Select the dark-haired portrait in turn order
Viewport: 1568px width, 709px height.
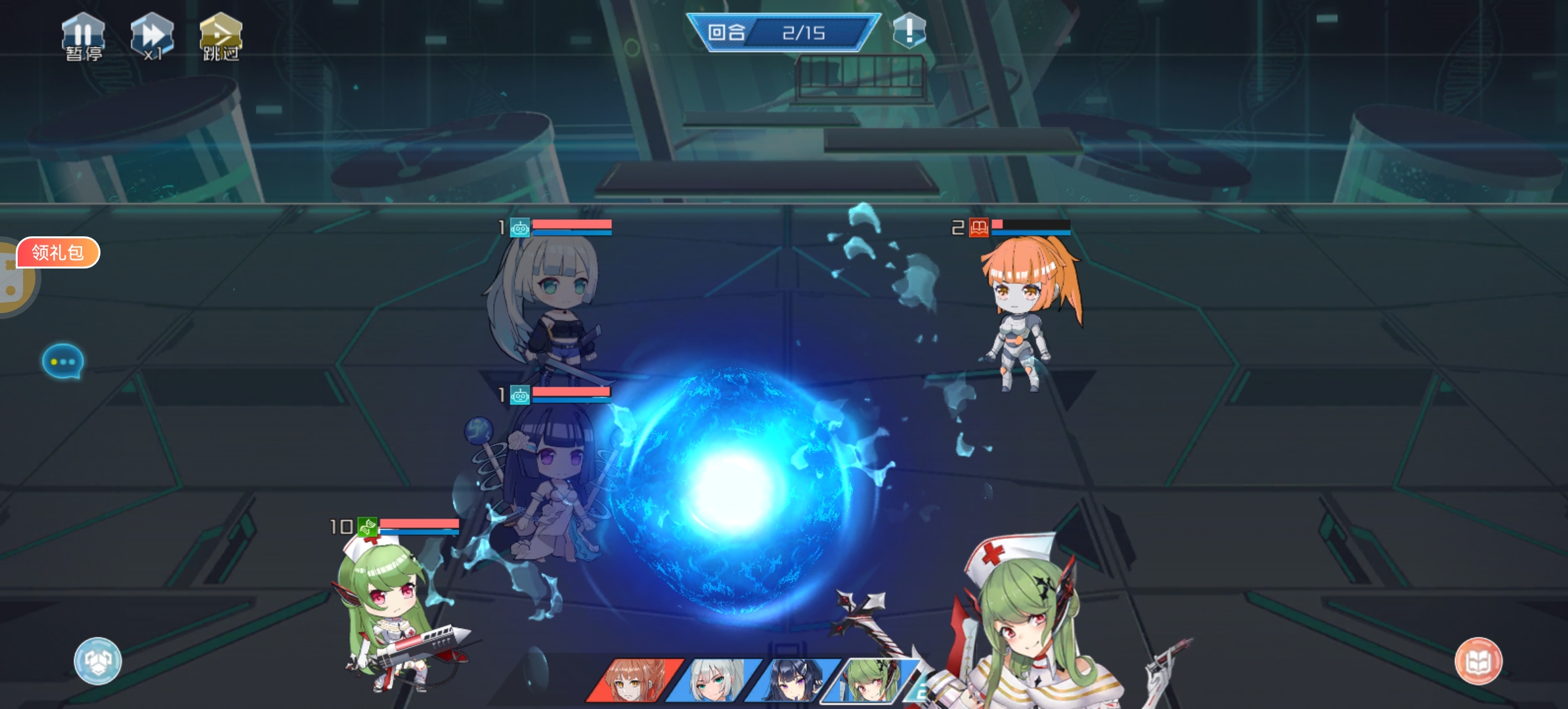coord(793,681)
